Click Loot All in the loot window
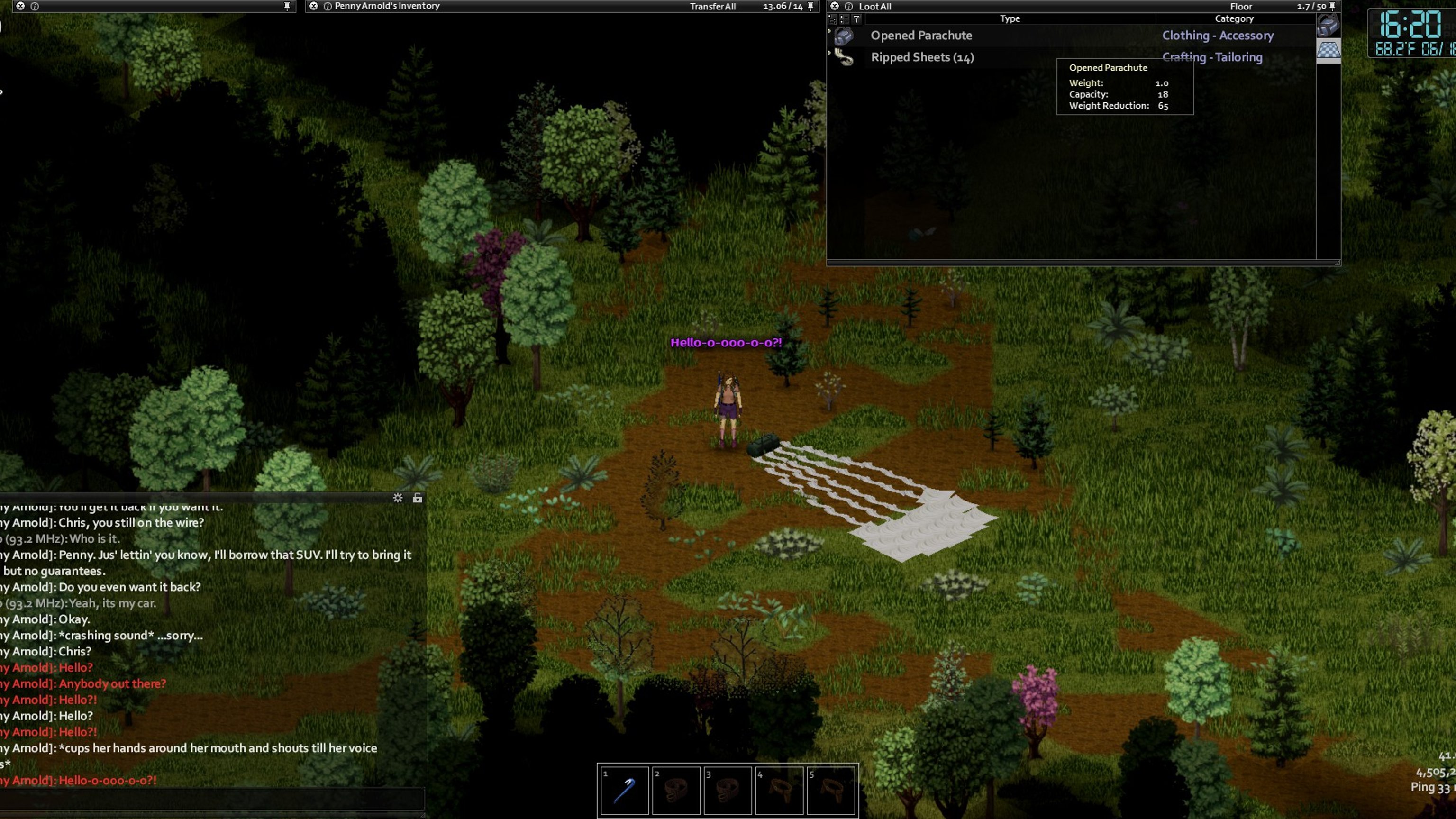This screenshot has width=1456, height=819. tap(875, 7)
